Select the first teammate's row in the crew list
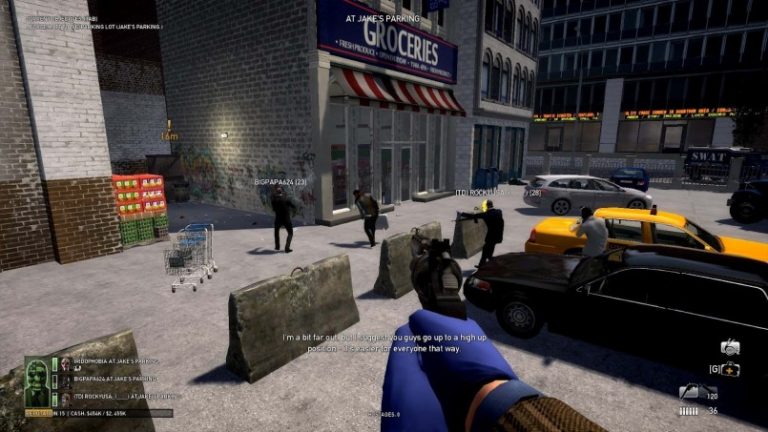The height and width of the screenshot is (432, 768). point(108,362)
